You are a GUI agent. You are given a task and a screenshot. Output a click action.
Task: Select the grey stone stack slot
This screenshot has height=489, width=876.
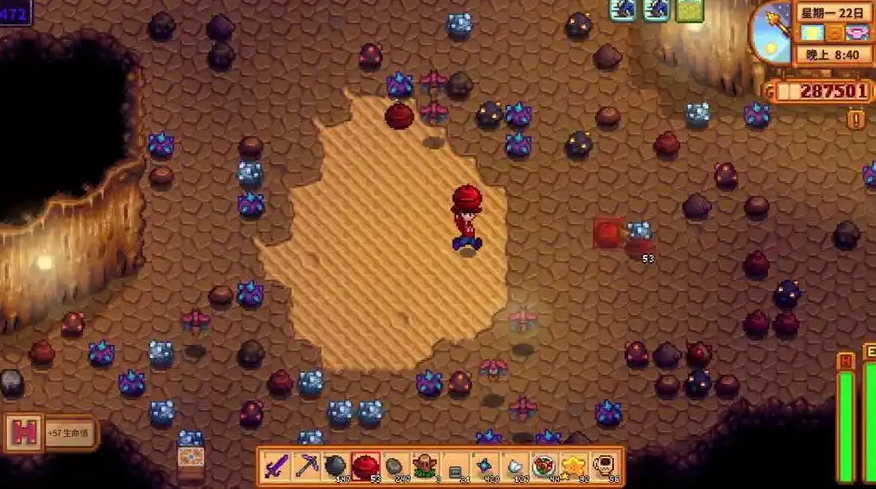pos(396,466)
